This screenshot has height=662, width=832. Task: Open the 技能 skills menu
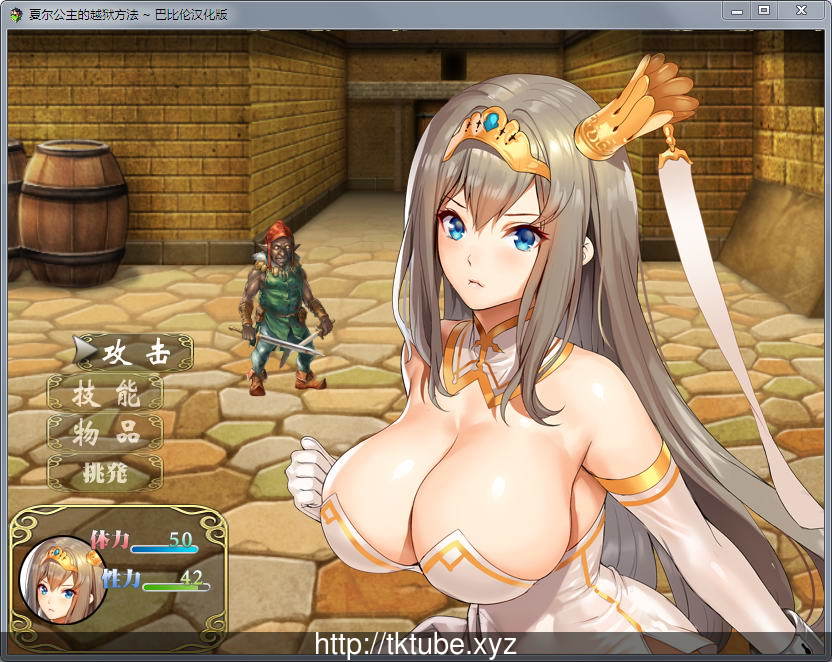click(x=106, y=394)
